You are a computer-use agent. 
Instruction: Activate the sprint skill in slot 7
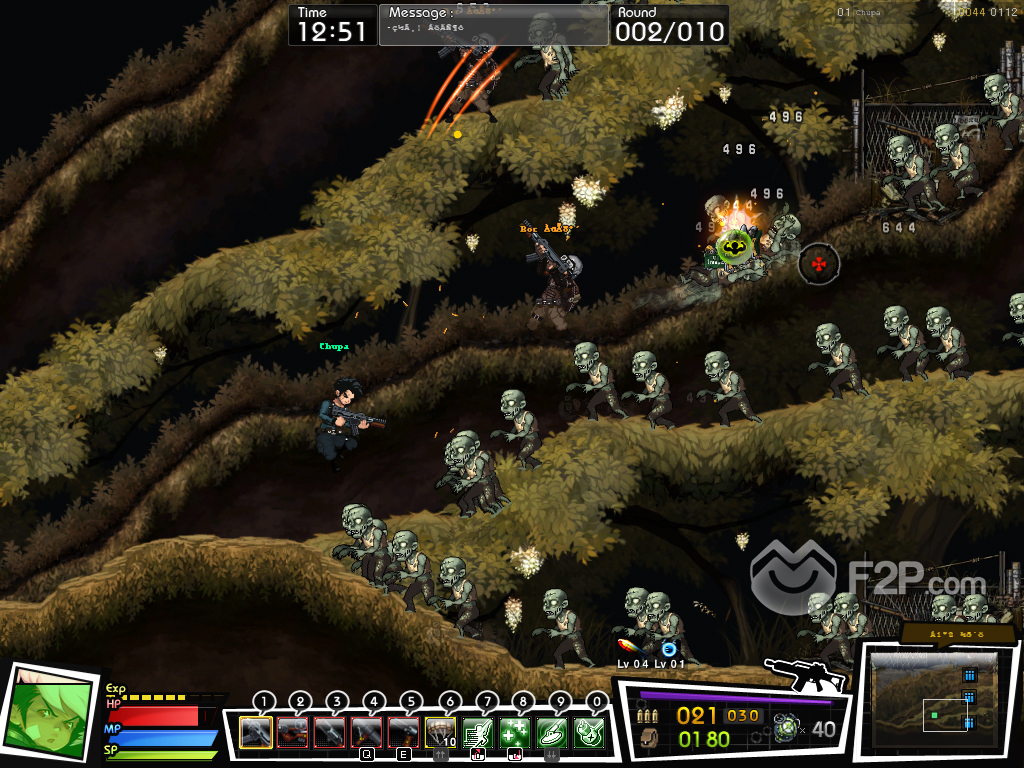click(477, 733)
